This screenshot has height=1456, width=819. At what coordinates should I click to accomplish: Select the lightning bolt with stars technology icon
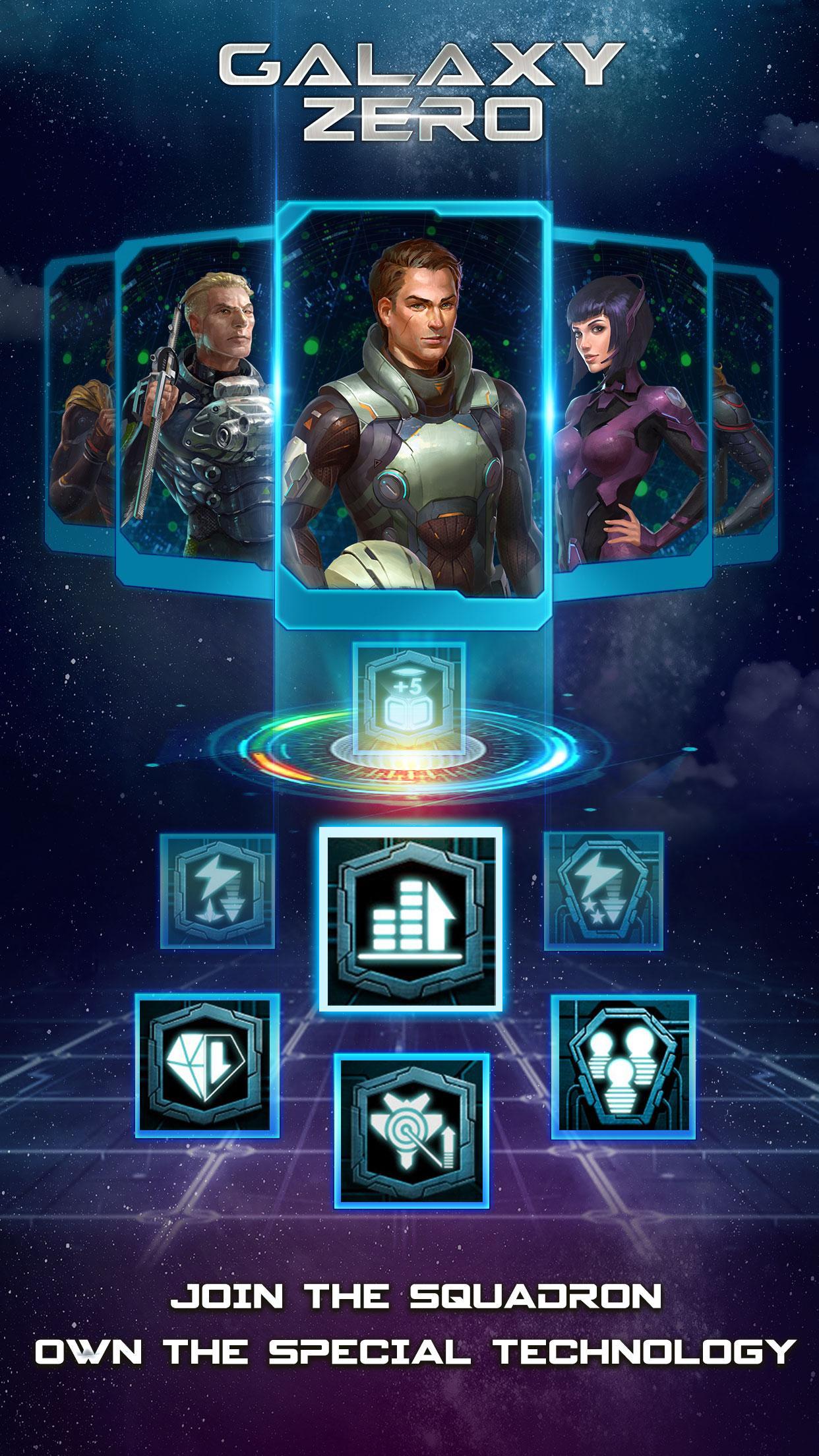point(603,890)
